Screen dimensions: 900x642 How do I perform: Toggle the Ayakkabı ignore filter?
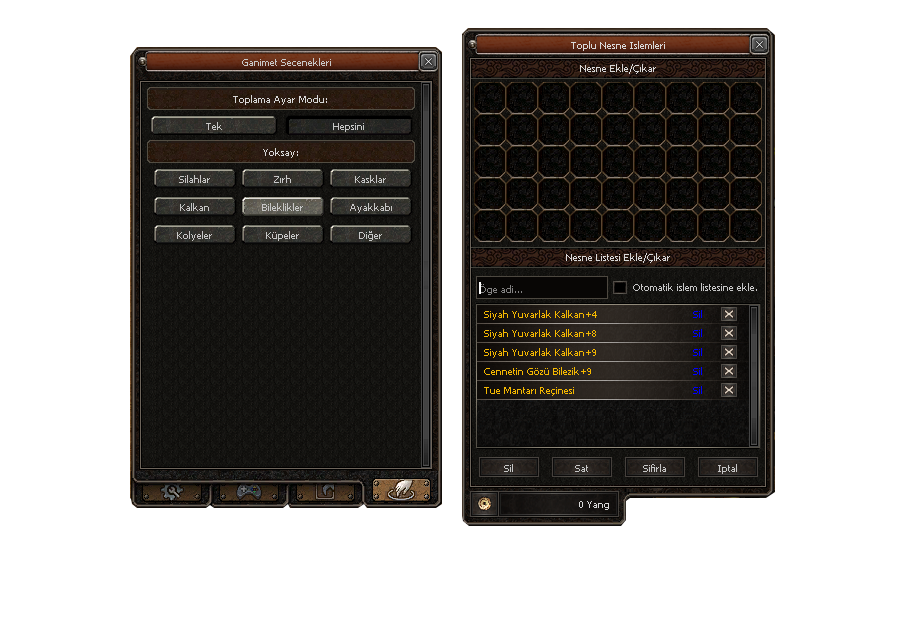[370, 207]
